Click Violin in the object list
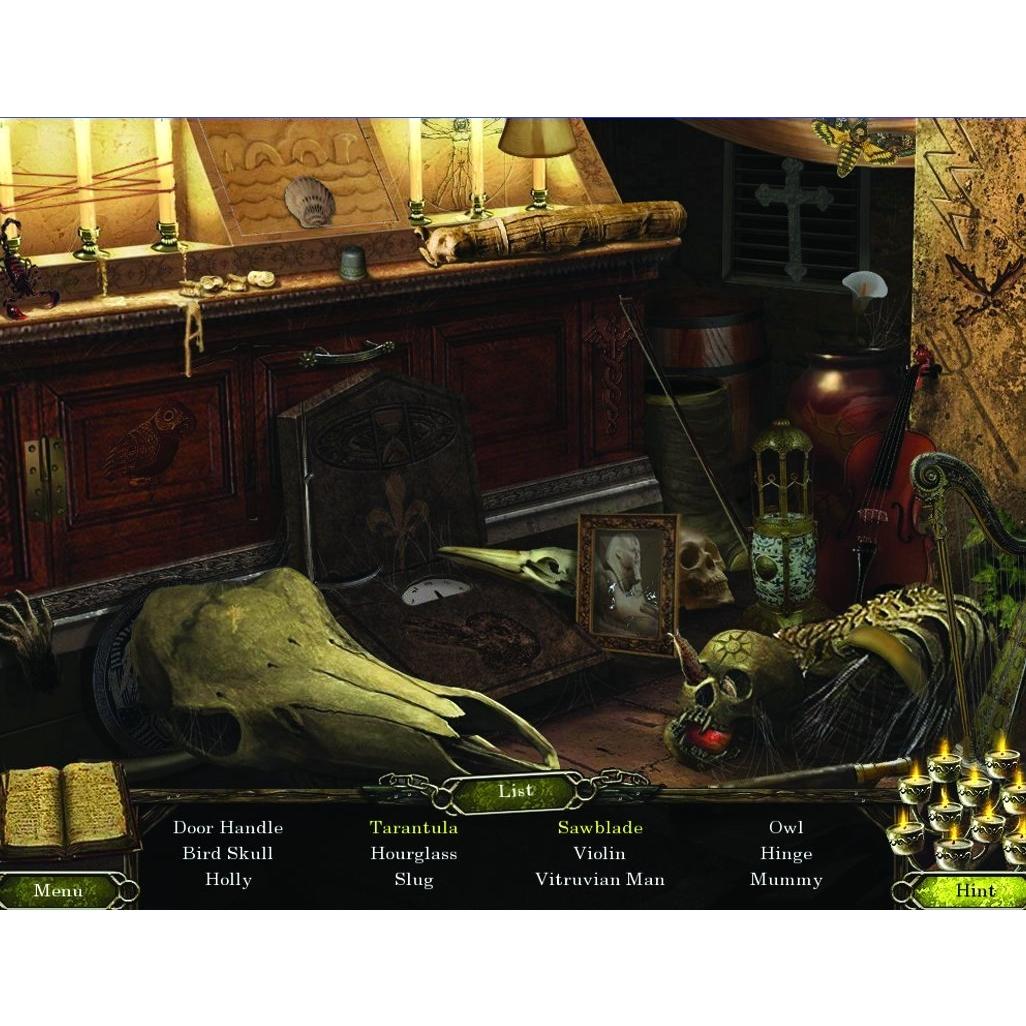Screen dimensions: 1026x1026 pyautogui.click(x=600, y=854)
